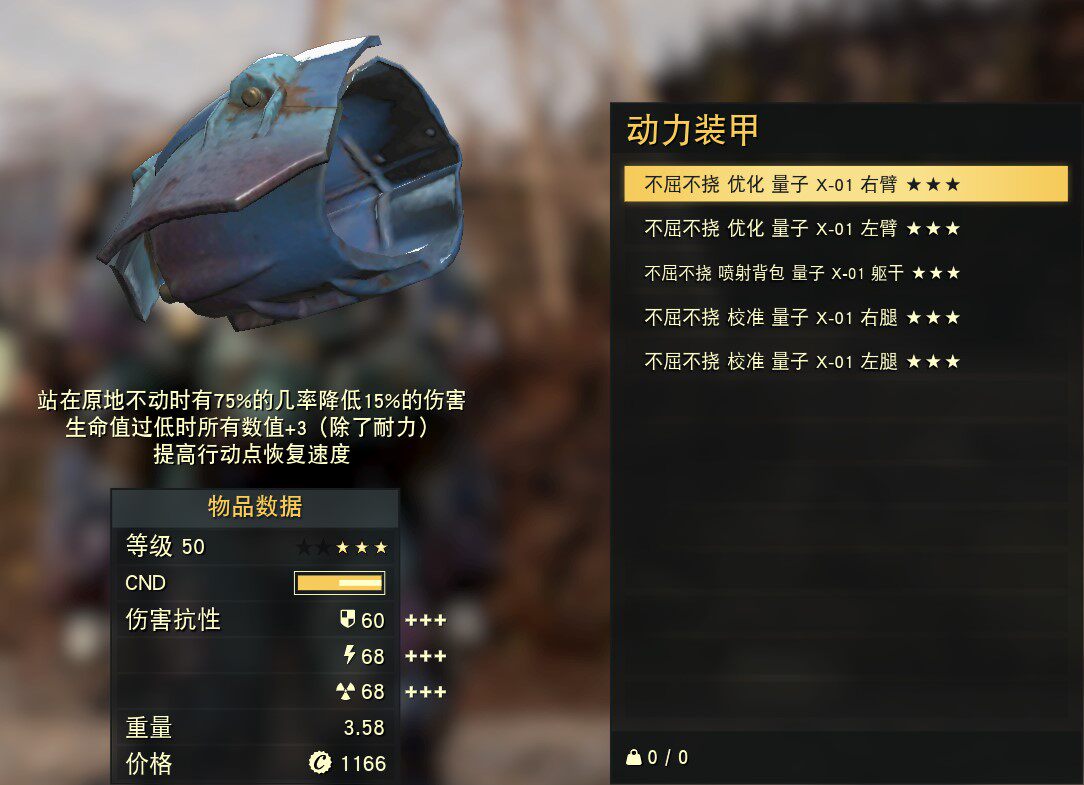Select the 校准 量子 X-01 右腿 entry
Viewport: 1084px width, 785px height.
[802, 318]
